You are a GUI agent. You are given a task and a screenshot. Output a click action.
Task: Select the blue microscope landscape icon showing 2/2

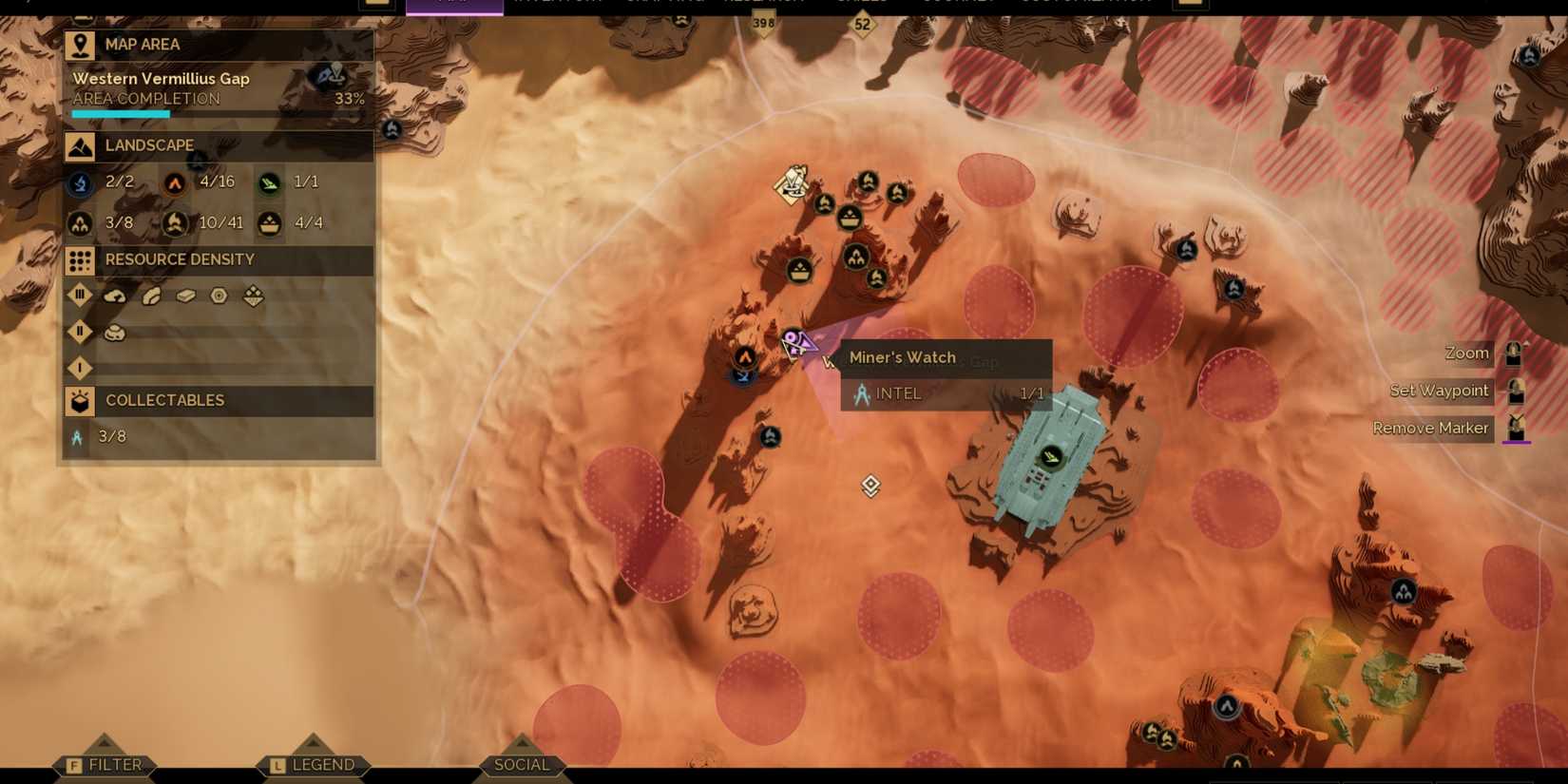click(78, 182)
